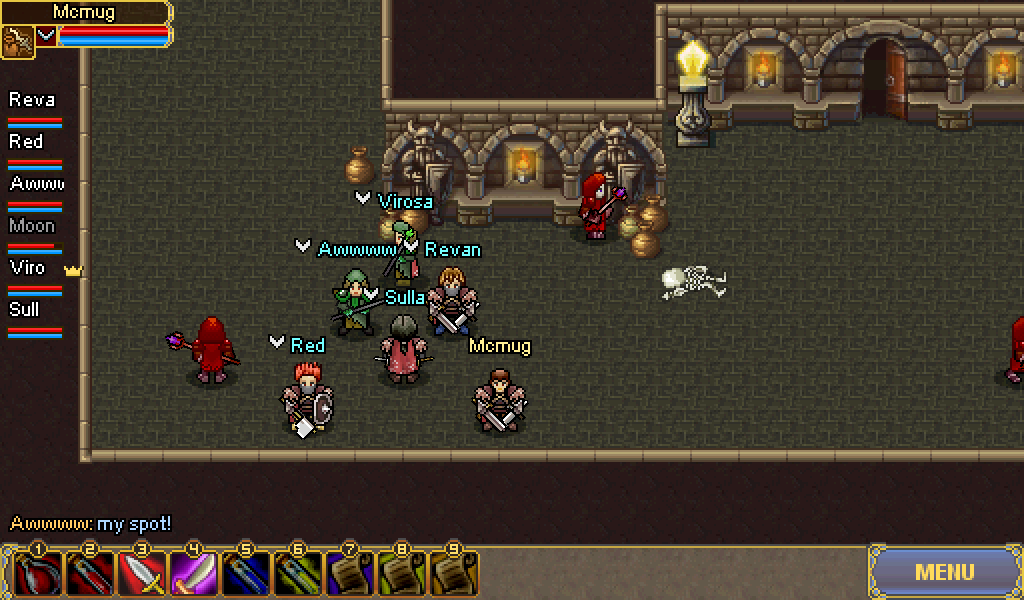Viewport: 1024px width, 600px height.
Task: Click the Mcmug character portrait icon
Action: [x=17, y=41]
